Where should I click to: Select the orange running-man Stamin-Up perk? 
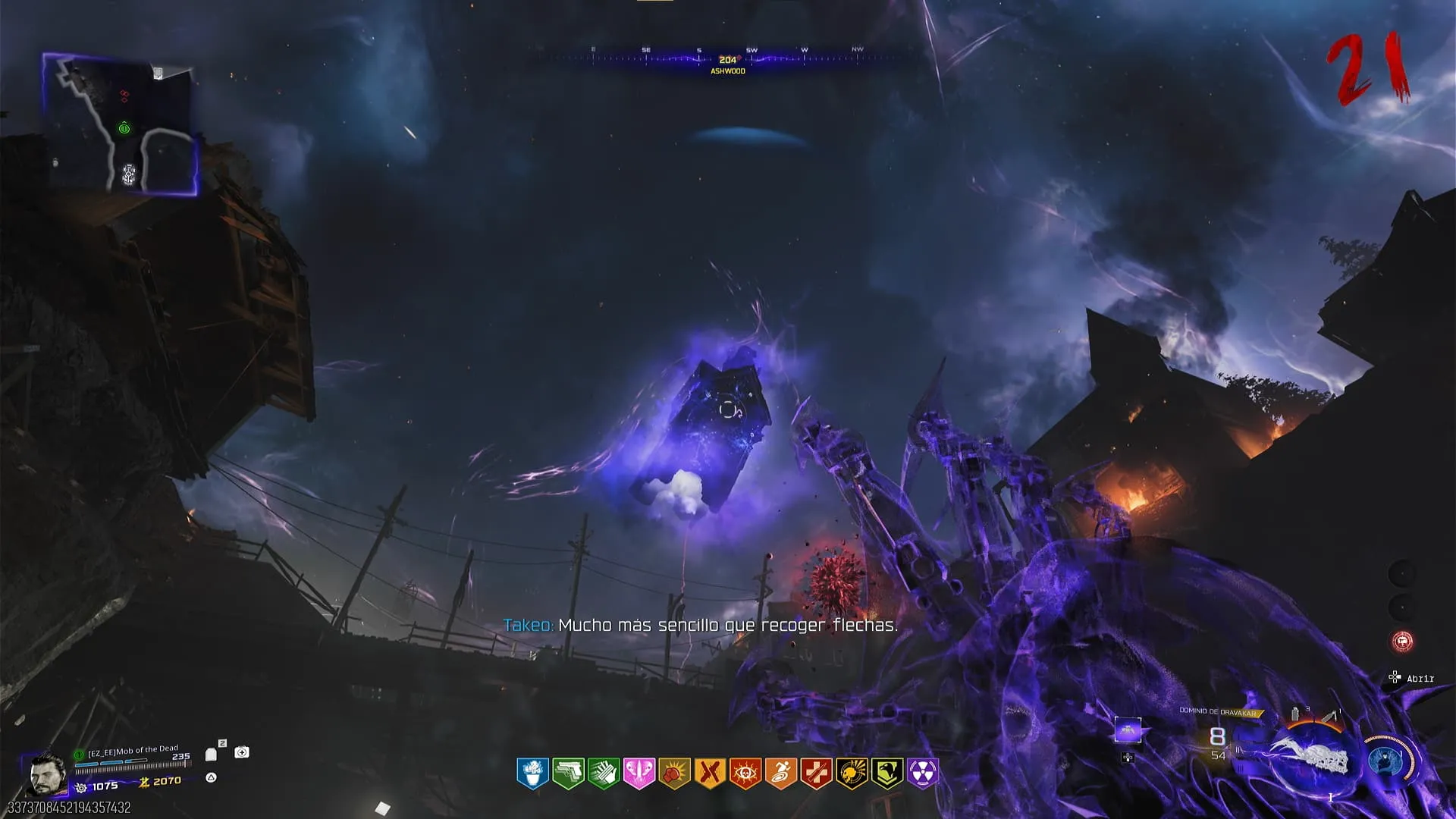[781, 773]
